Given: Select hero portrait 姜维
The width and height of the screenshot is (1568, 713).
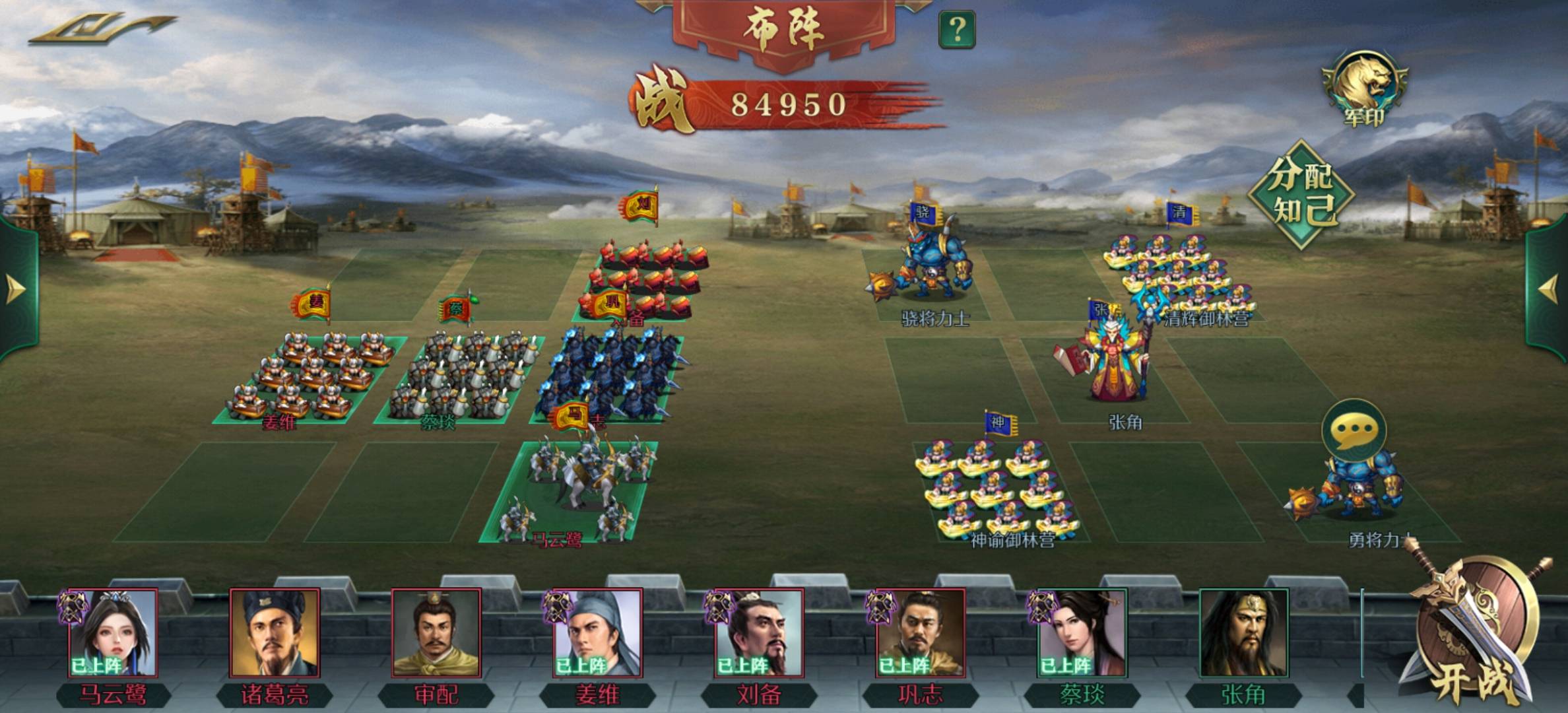Looking at the screenshot, I should coord(597,632).
